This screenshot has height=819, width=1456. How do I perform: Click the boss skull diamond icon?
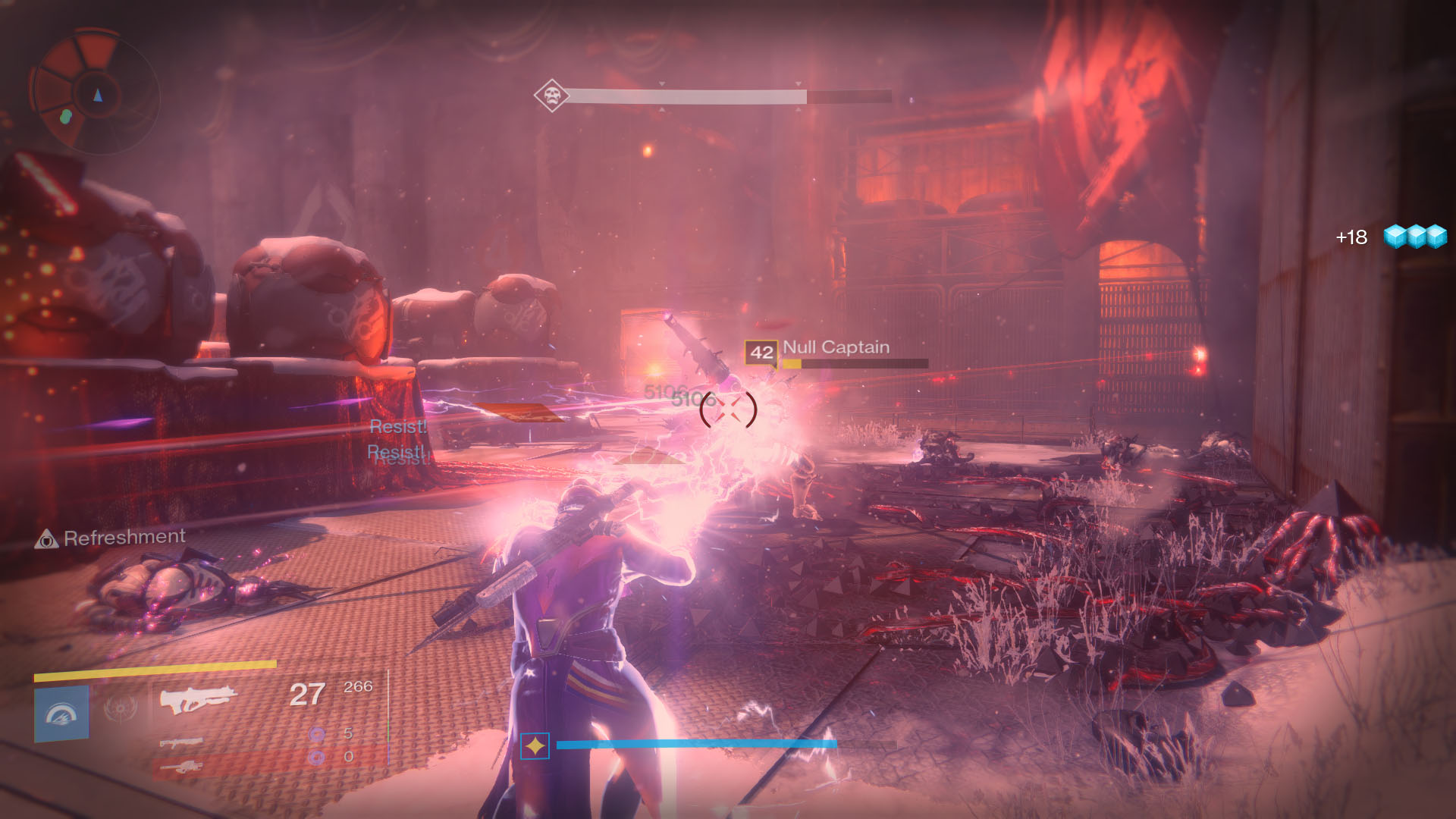(x=551, y=96)
